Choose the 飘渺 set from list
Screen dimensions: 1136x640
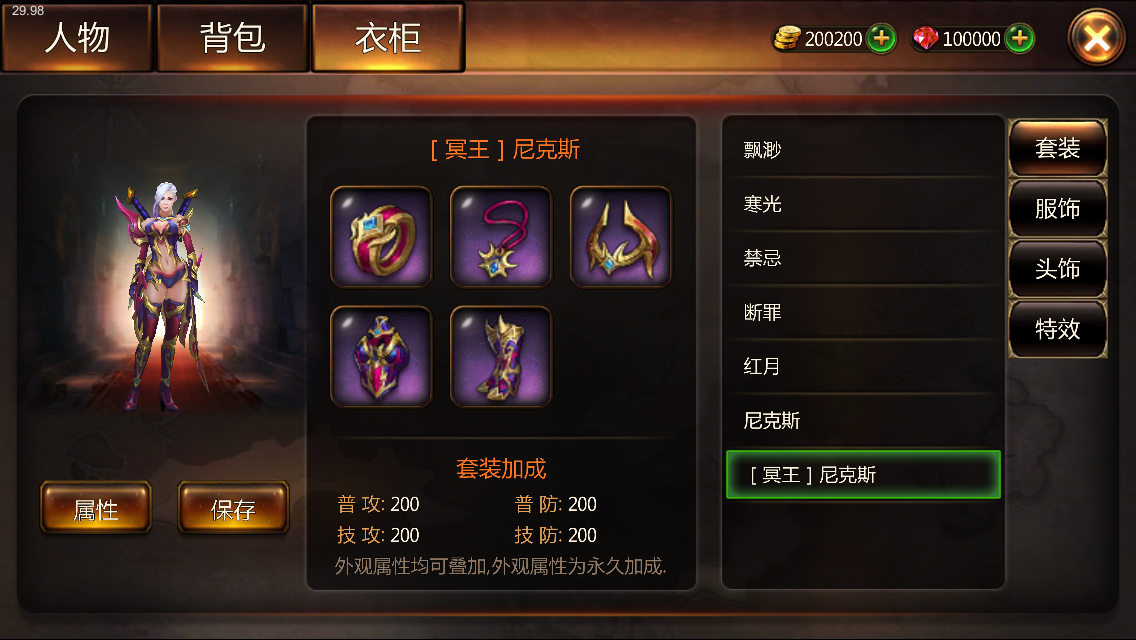(x=862, y=150)
